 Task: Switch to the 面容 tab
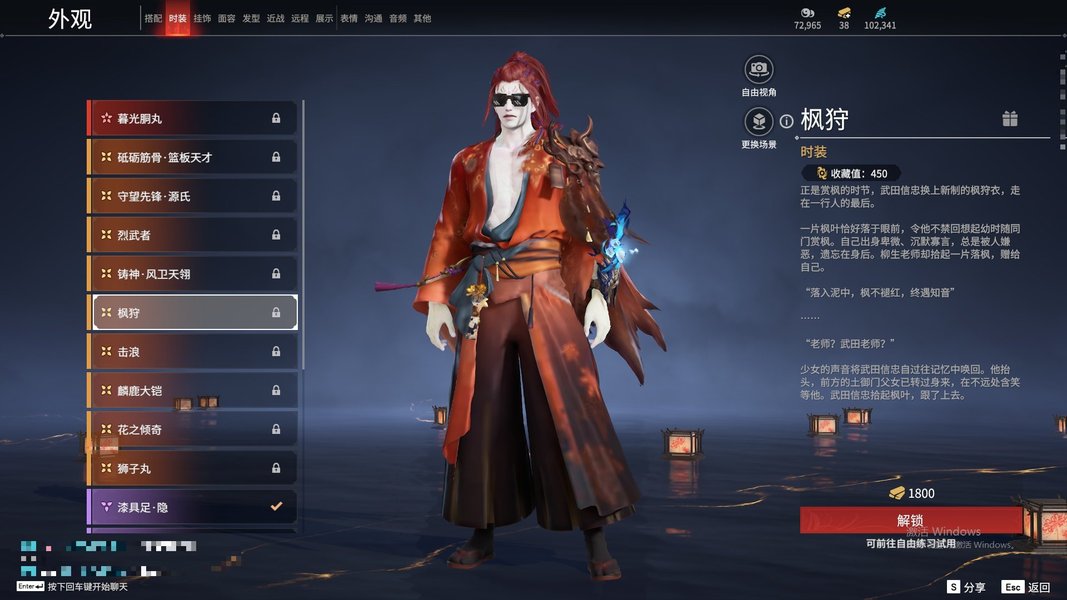click(x=227, y=18)
